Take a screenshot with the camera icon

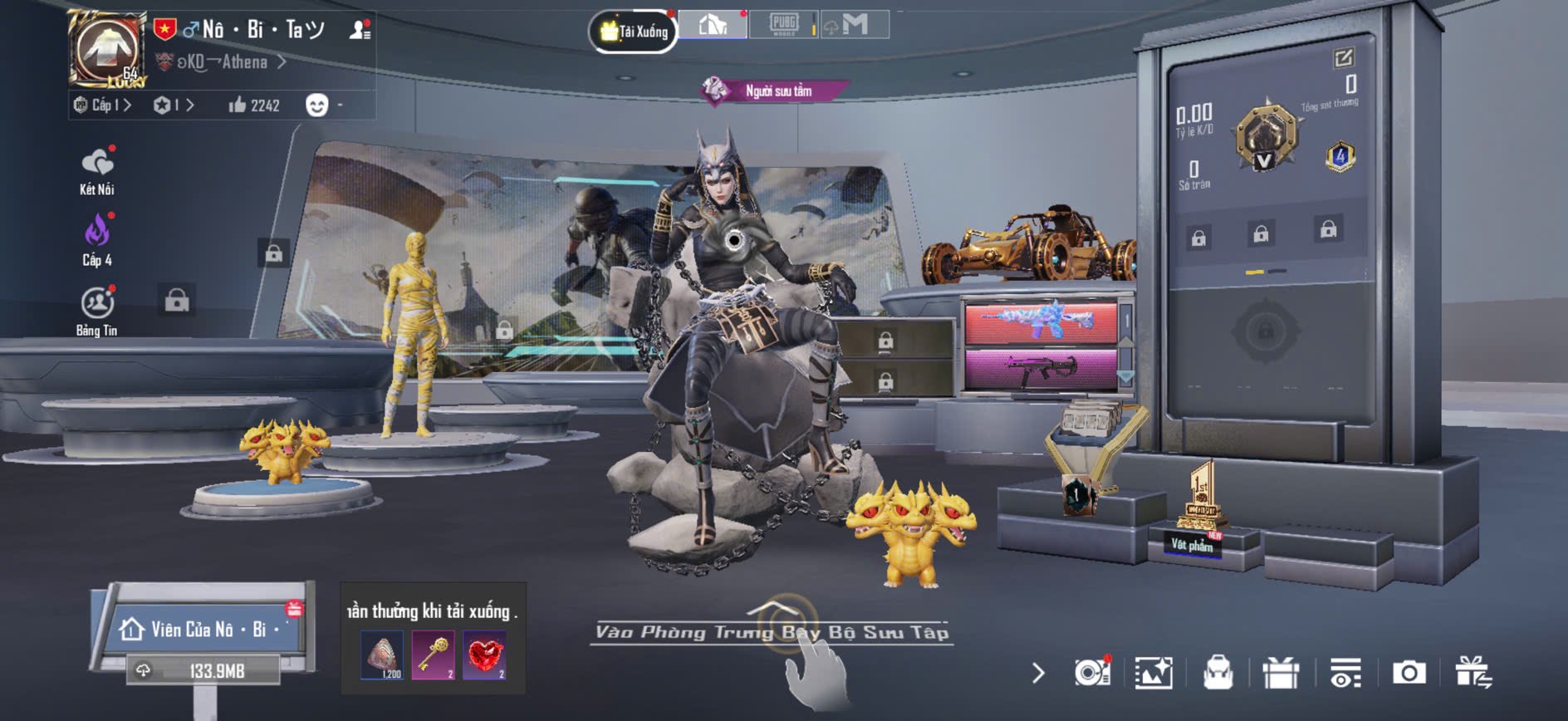[1409, 673]
